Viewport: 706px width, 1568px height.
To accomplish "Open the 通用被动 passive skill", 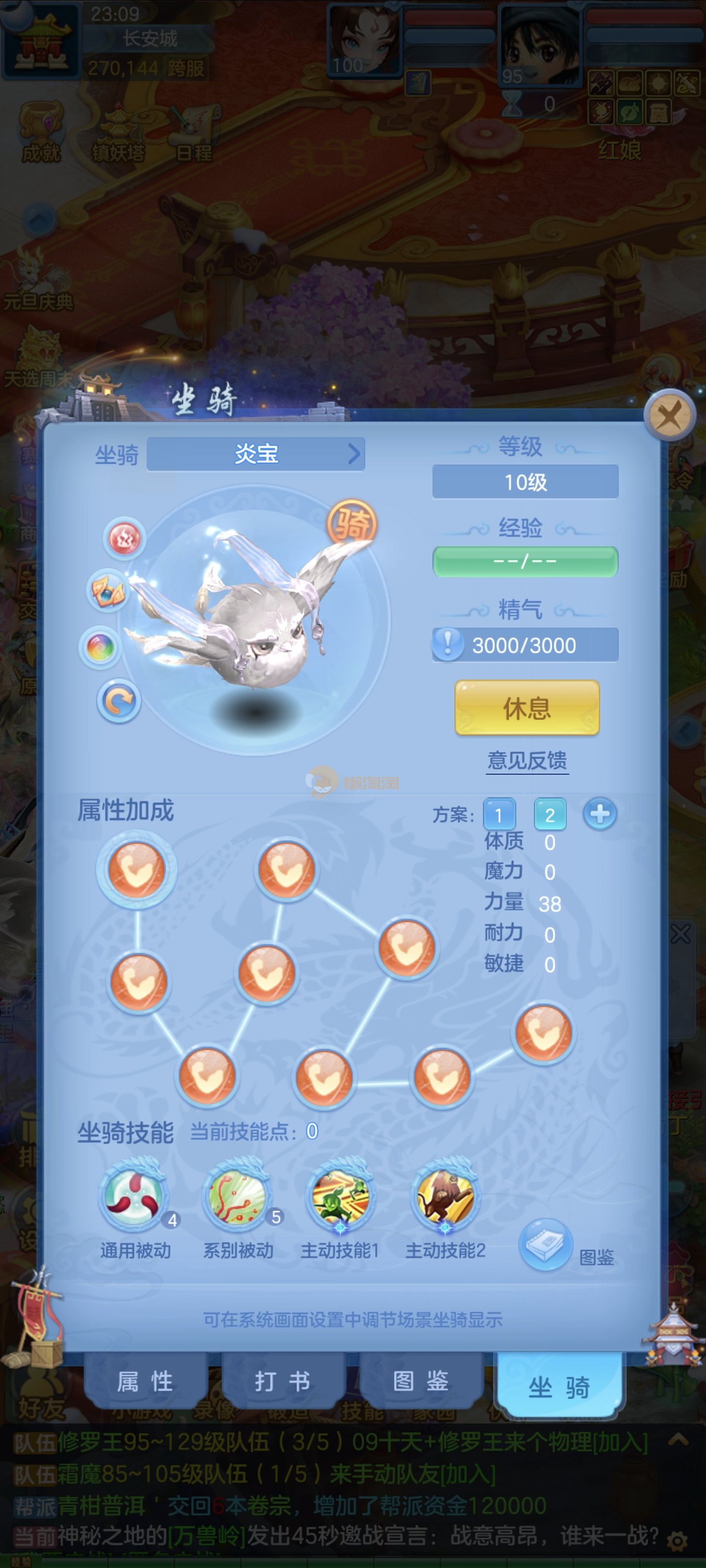I will click(133, 1195).
